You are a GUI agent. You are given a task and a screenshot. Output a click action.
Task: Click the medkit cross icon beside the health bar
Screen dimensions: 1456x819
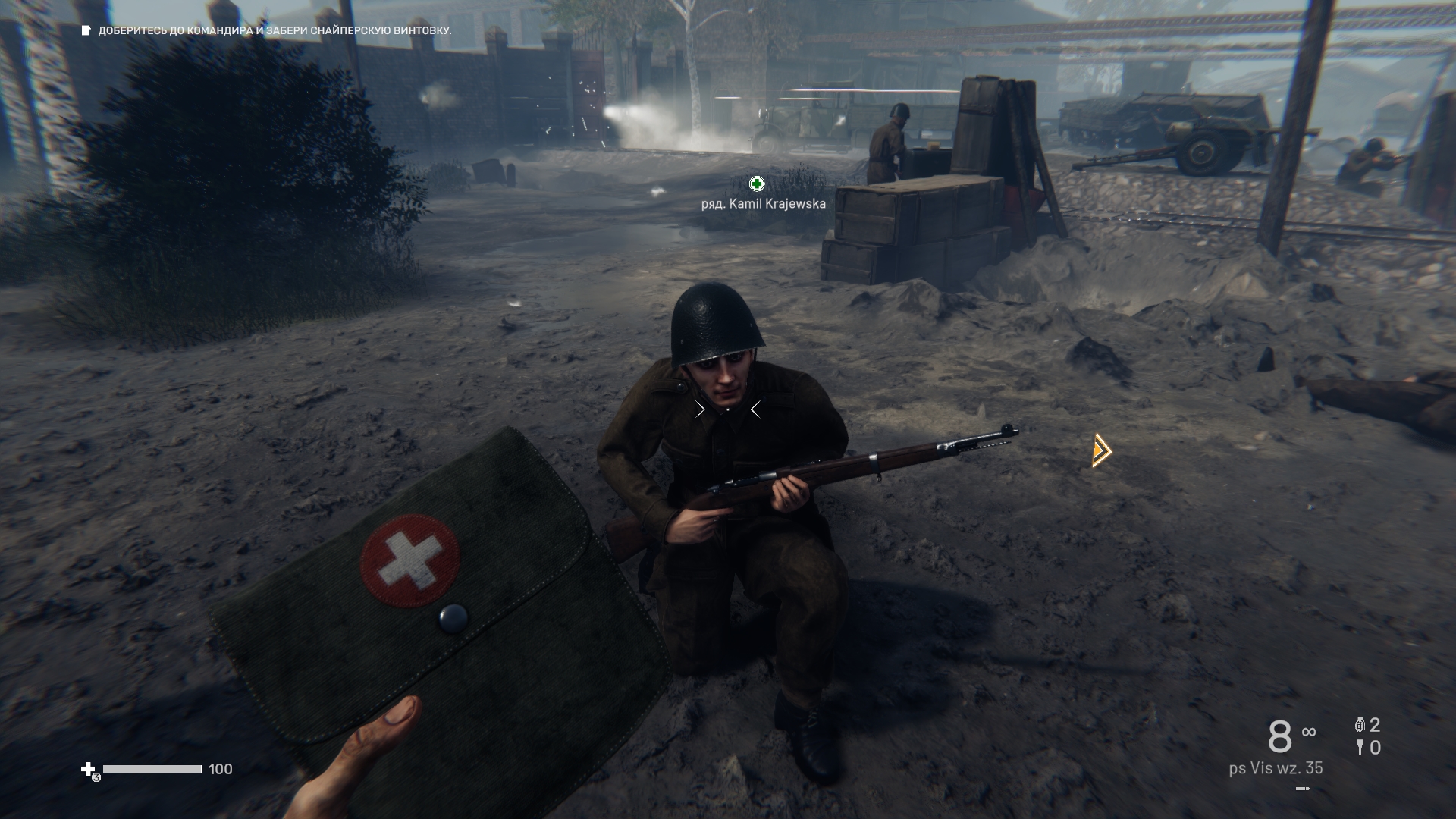[x=89, y=769]
